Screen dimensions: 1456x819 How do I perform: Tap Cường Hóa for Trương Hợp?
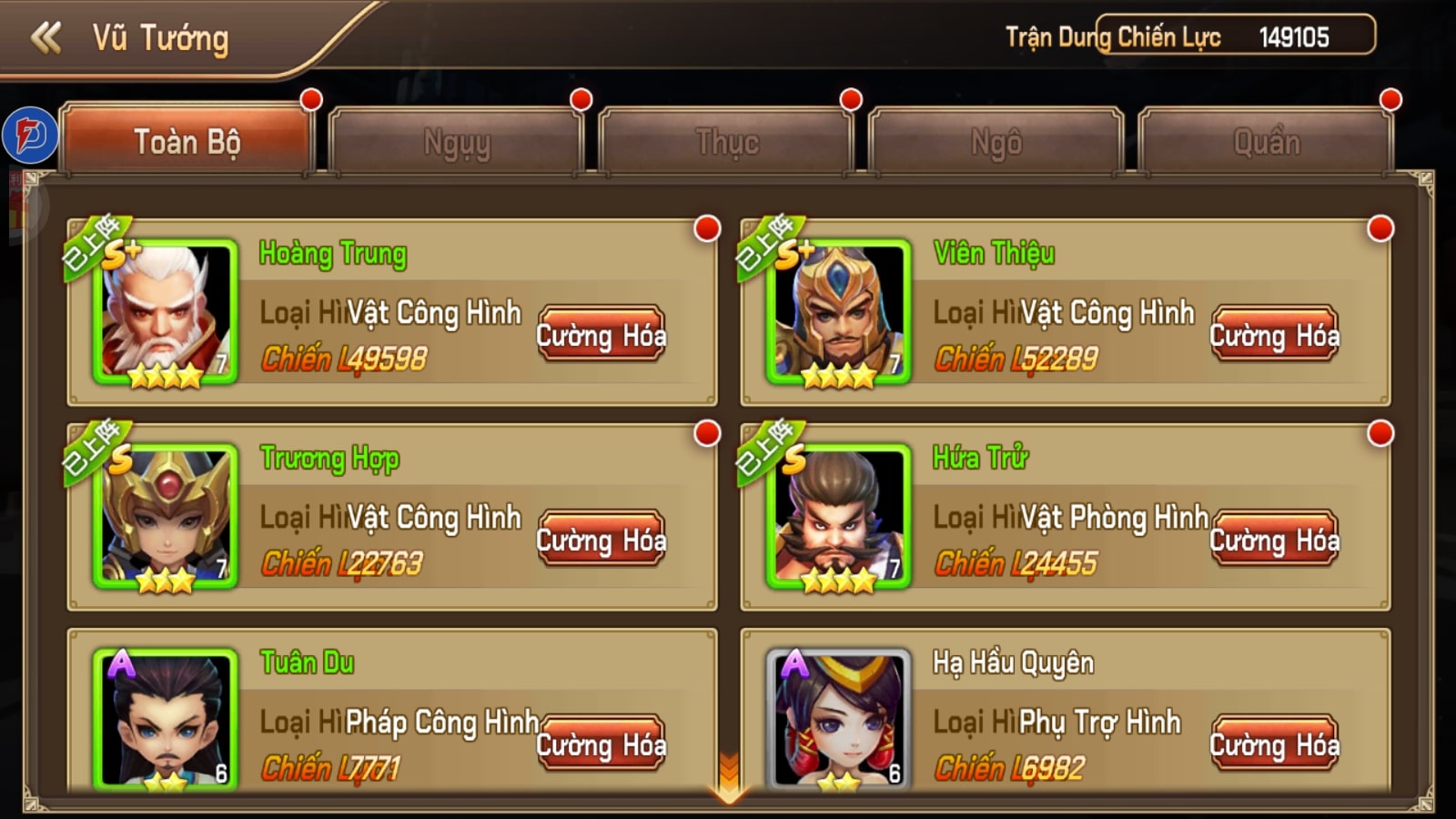[601, 540]
